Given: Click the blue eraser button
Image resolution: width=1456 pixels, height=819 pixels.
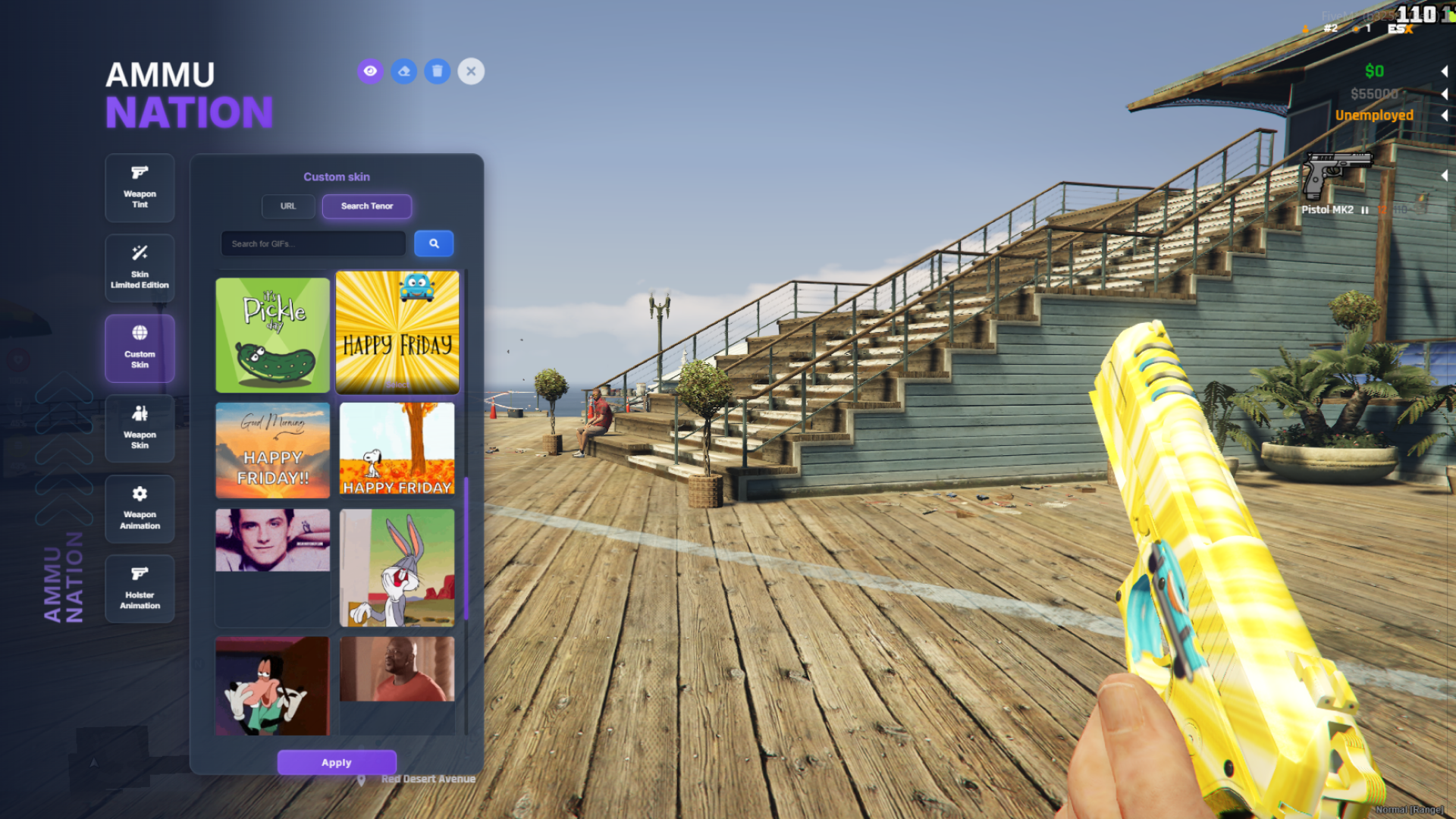Looking at the screenshot, I should (404, 71).
